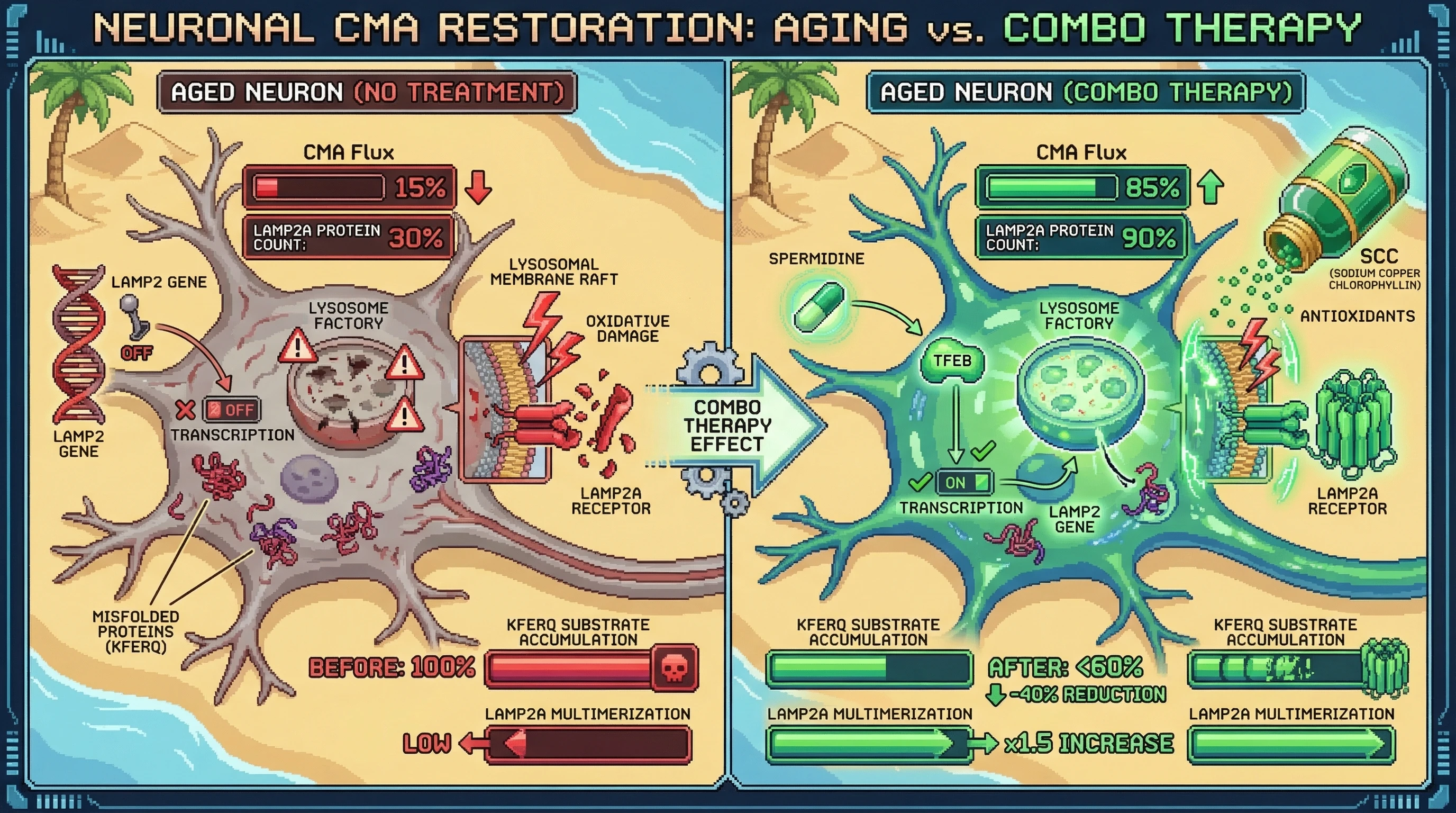
Task: Select the Aged Neuron (No Treatment) header
Action: 367,92
